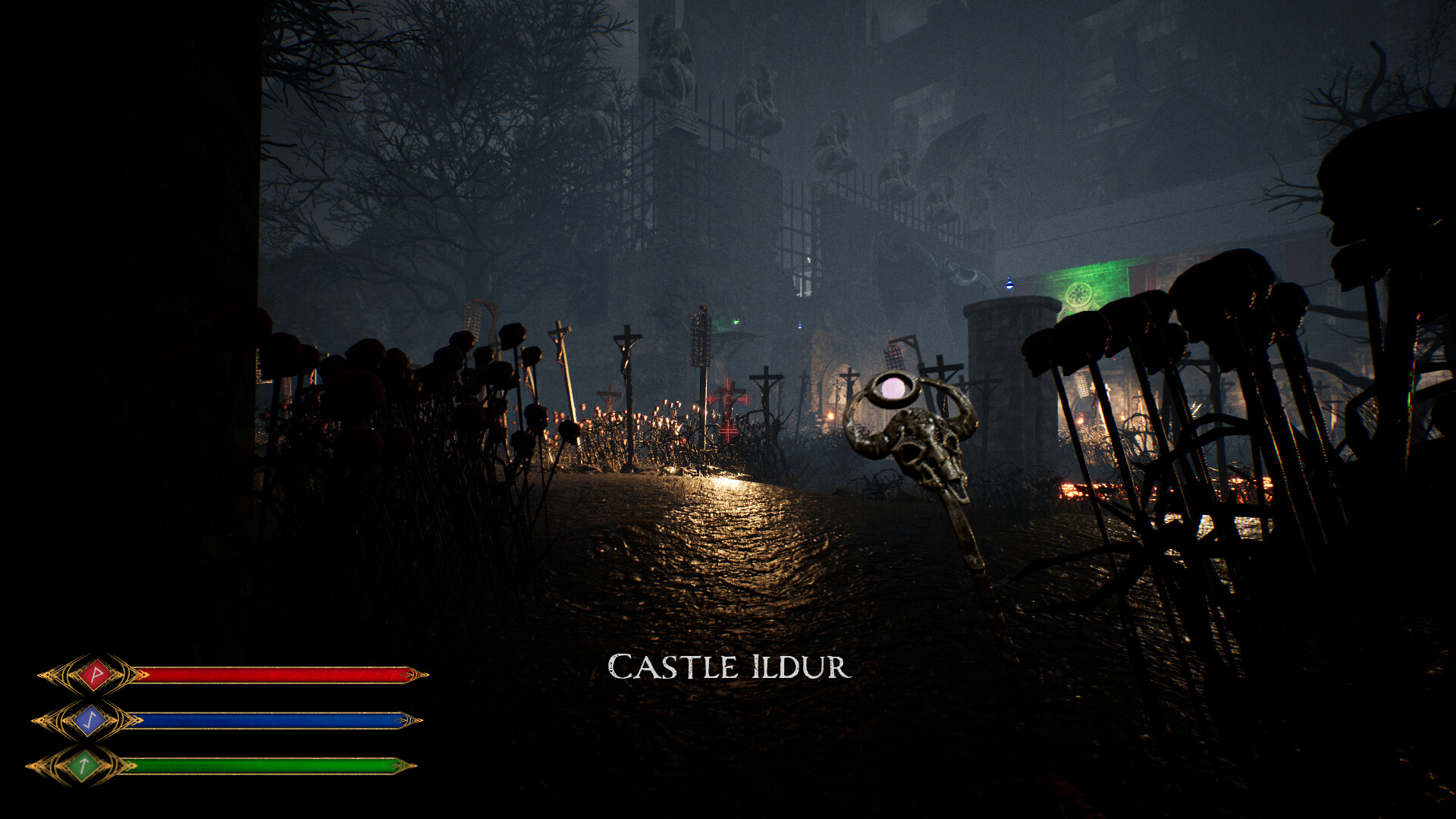Image resolution: width=1456 pixels, height=819 pixels.
Task: Click the blue glowing lantern in the distance
Action: [1009, 284]
